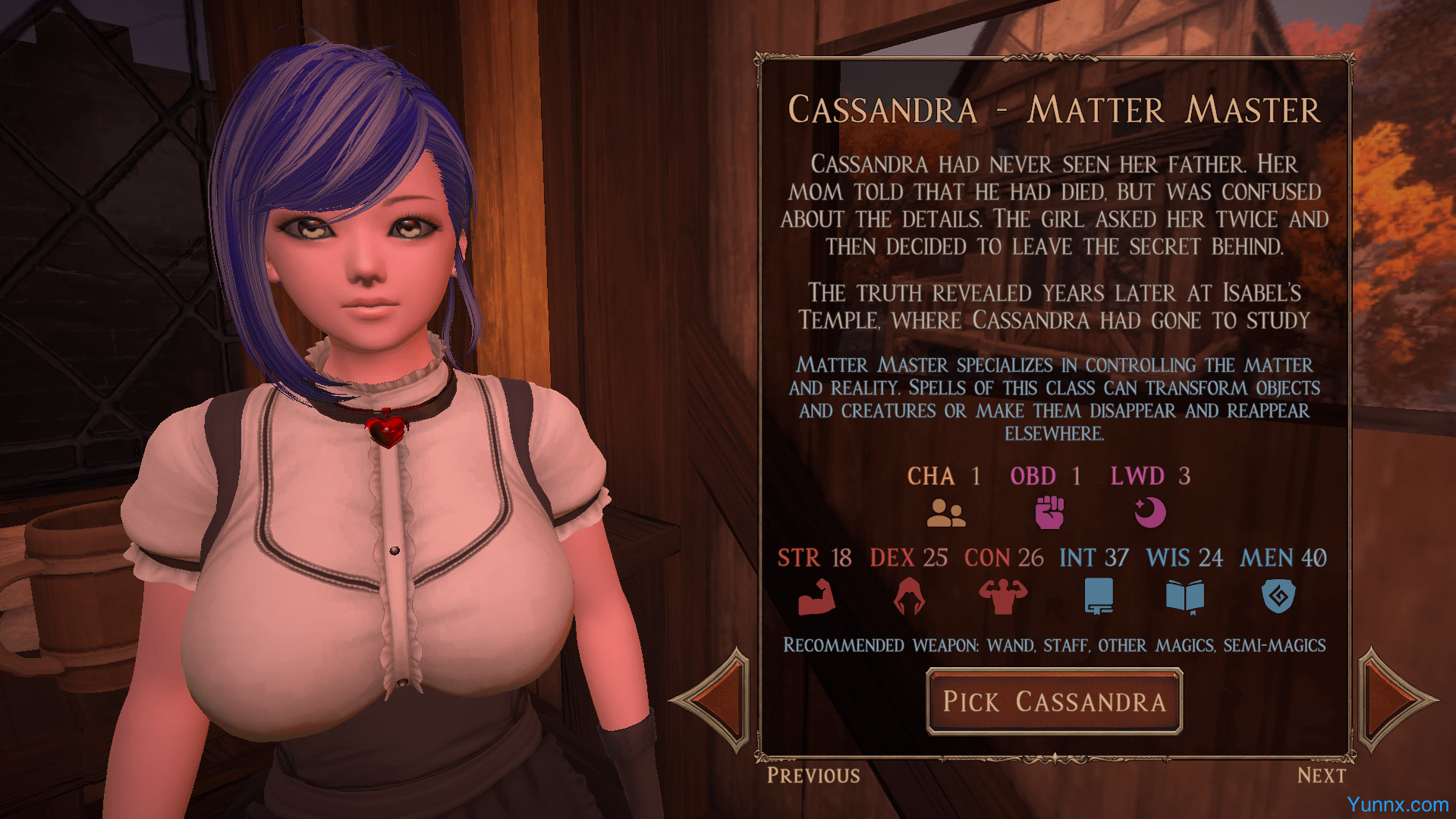Click the MEN shield icon
Viewport: 1456px width, 819px height.
1278,597
